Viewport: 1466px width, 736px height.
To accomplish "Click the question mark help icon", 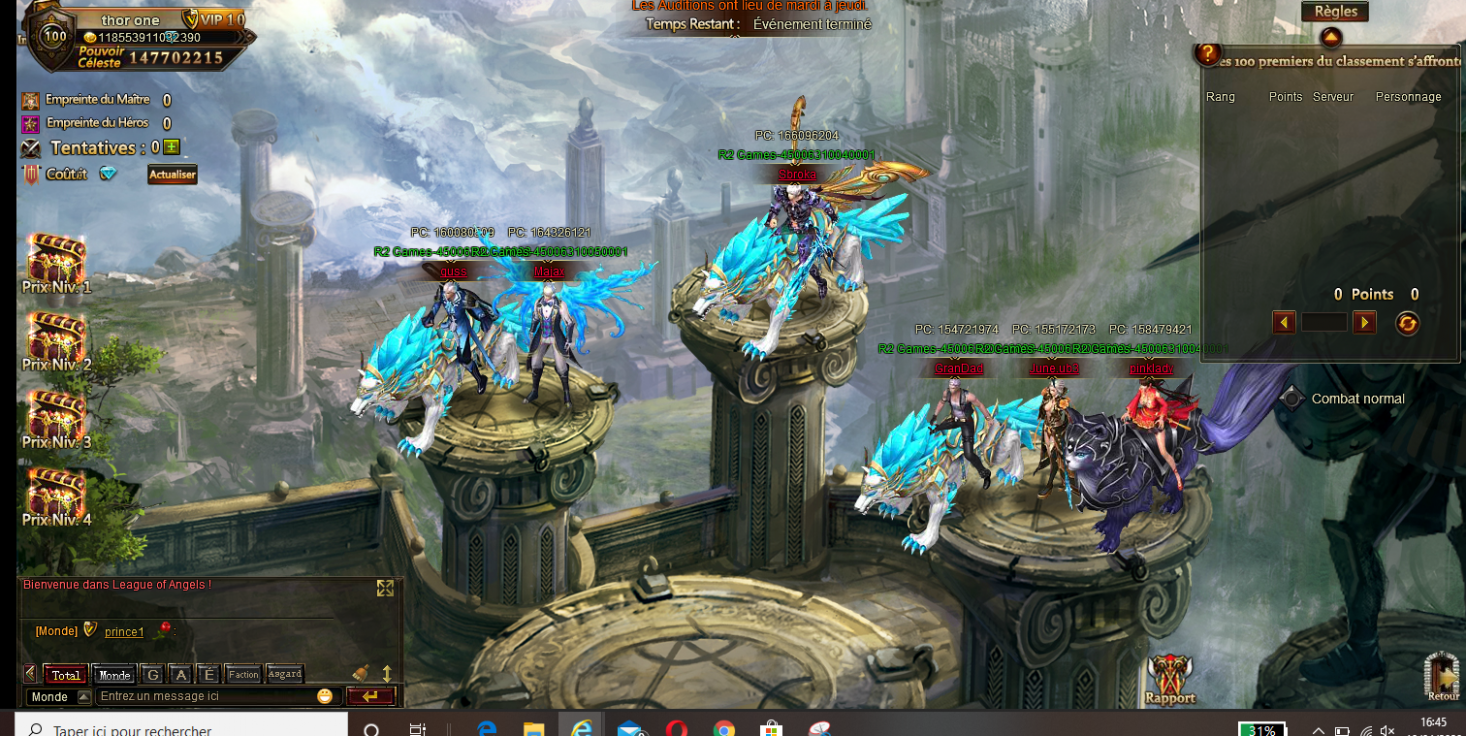I will [1208, 53].
